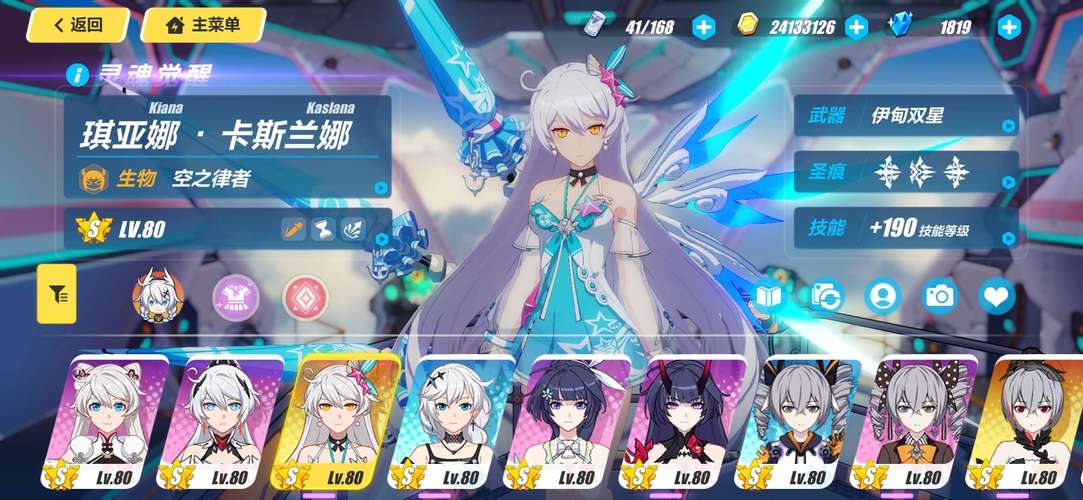The image size is (1083, 500).
Task: Choose the purple-haired valkyrie with white feather
Action: pyautogui.click(x=575, y=420)
